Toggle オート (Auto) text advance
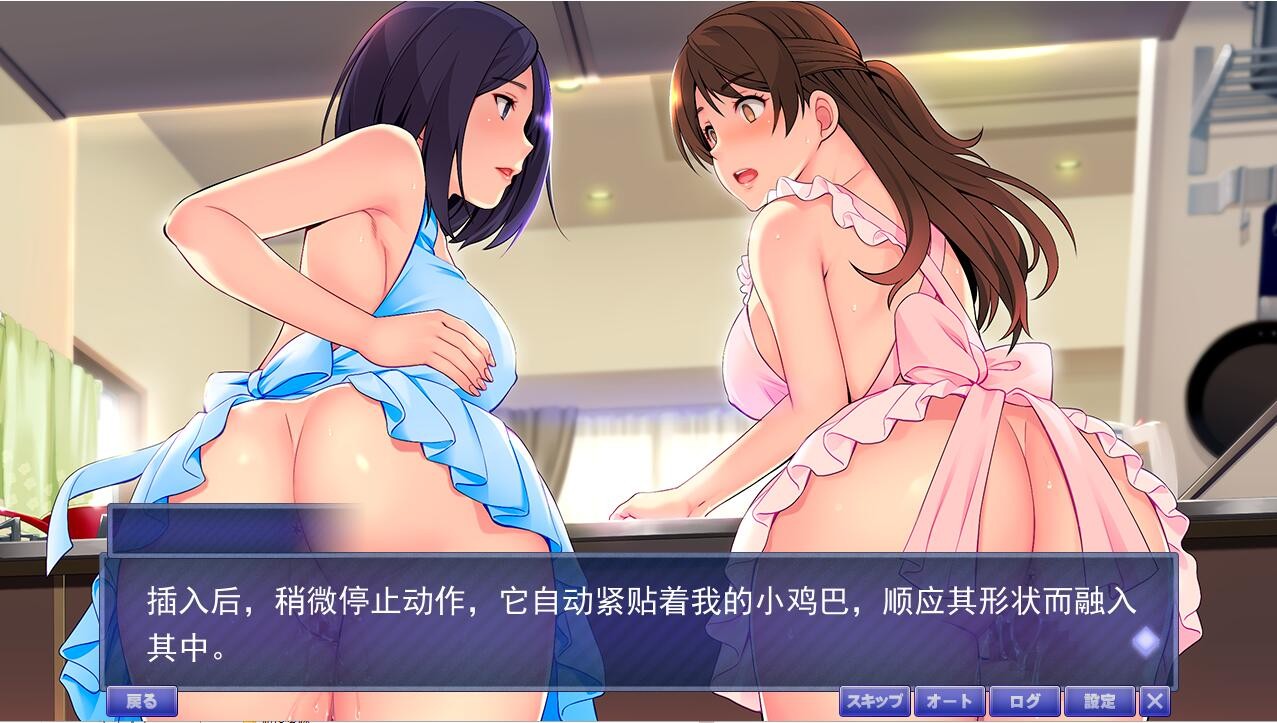Viewport: 1277px width, 723px height. 949,701
